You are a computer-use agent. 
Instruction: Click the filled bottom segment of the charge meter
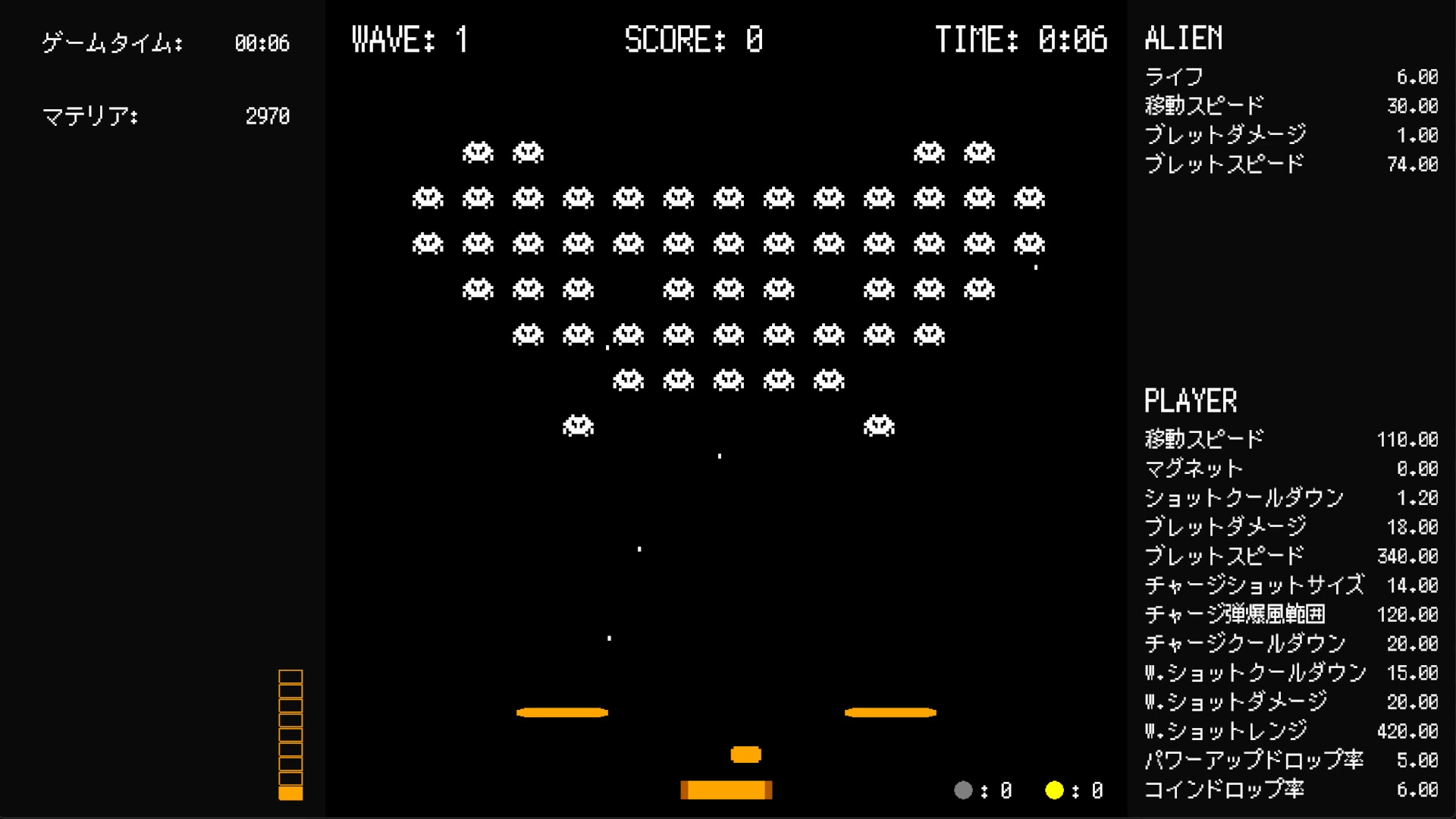click(x=291, y=792)
